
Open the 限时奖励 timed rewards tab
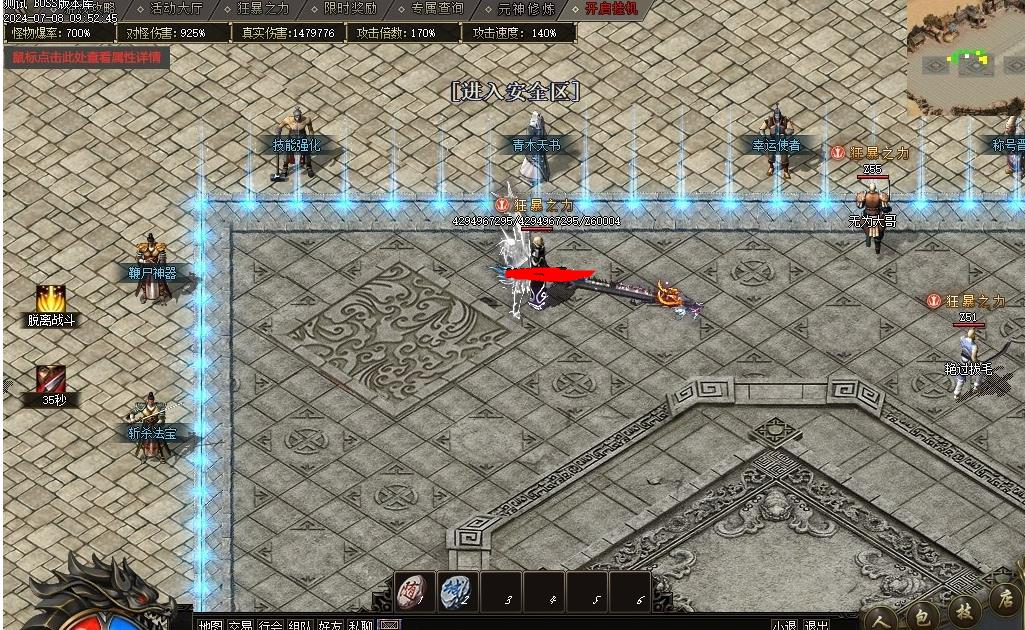350,9
